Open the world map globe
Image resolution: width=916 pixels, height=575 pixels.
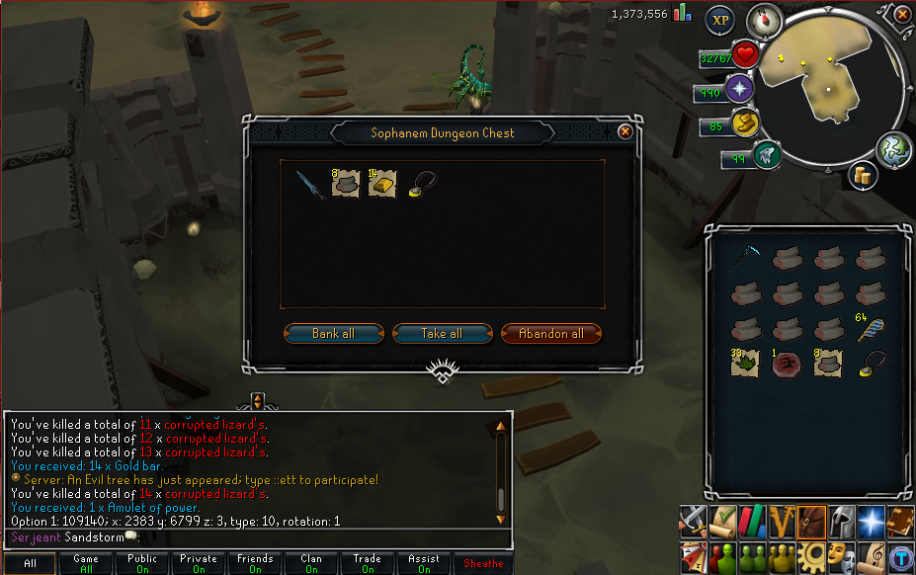click(x=893, y=150)
